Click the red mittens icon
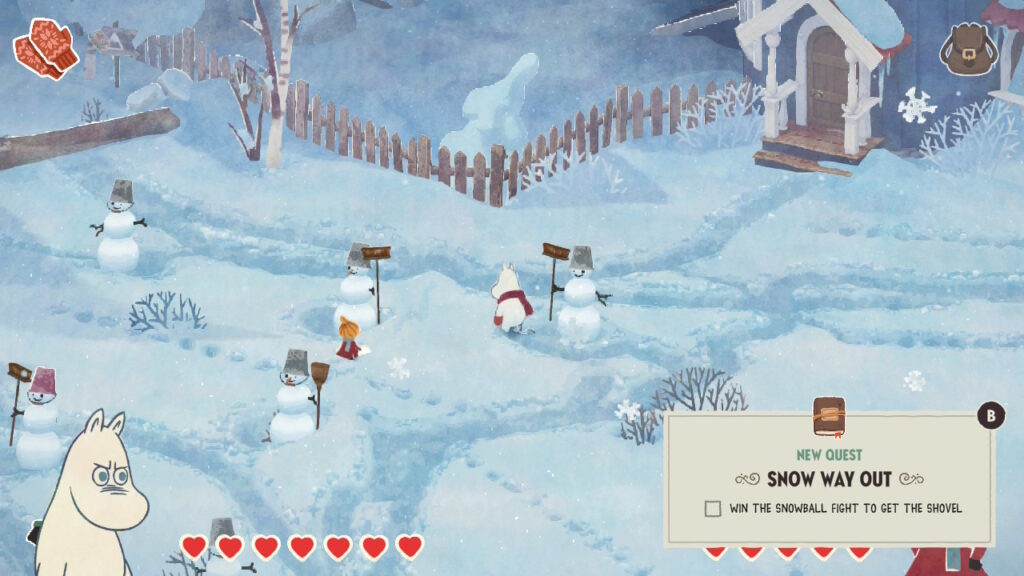The height and width of the screenshot is (576, 1024). click(45, 47)
